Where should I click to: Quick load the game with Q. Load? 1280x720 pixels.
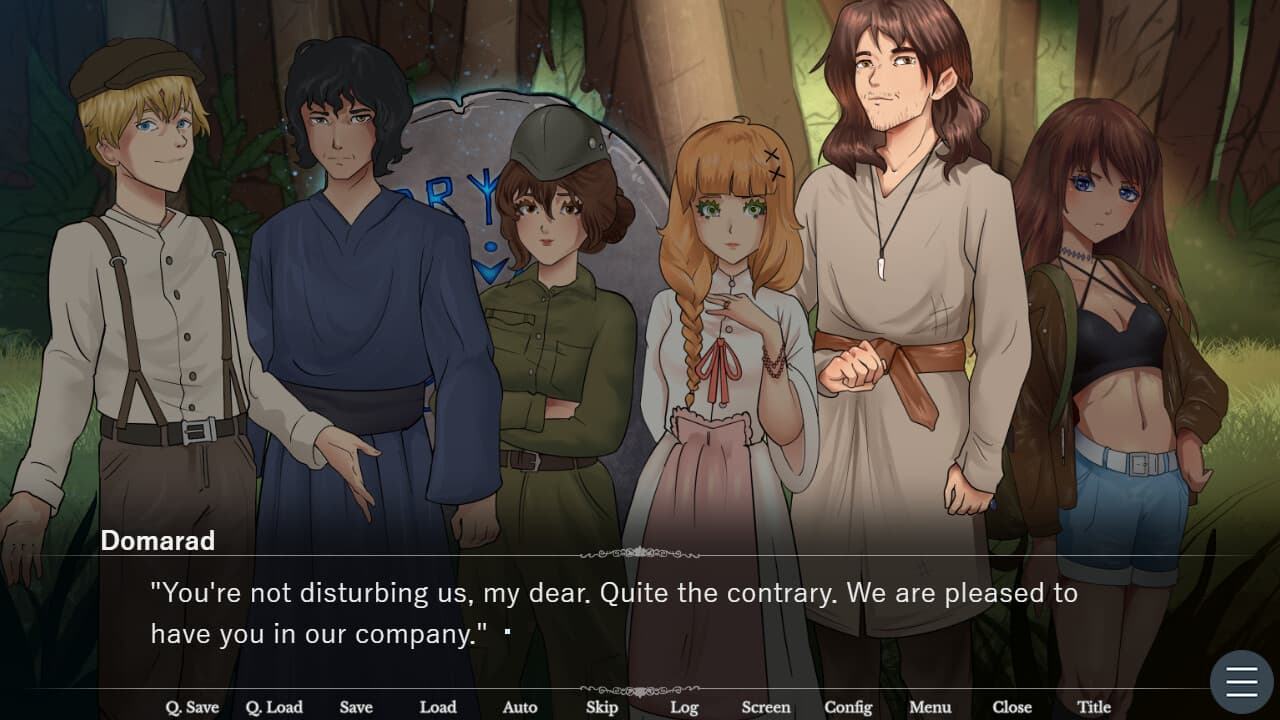[x=274, y=707]
